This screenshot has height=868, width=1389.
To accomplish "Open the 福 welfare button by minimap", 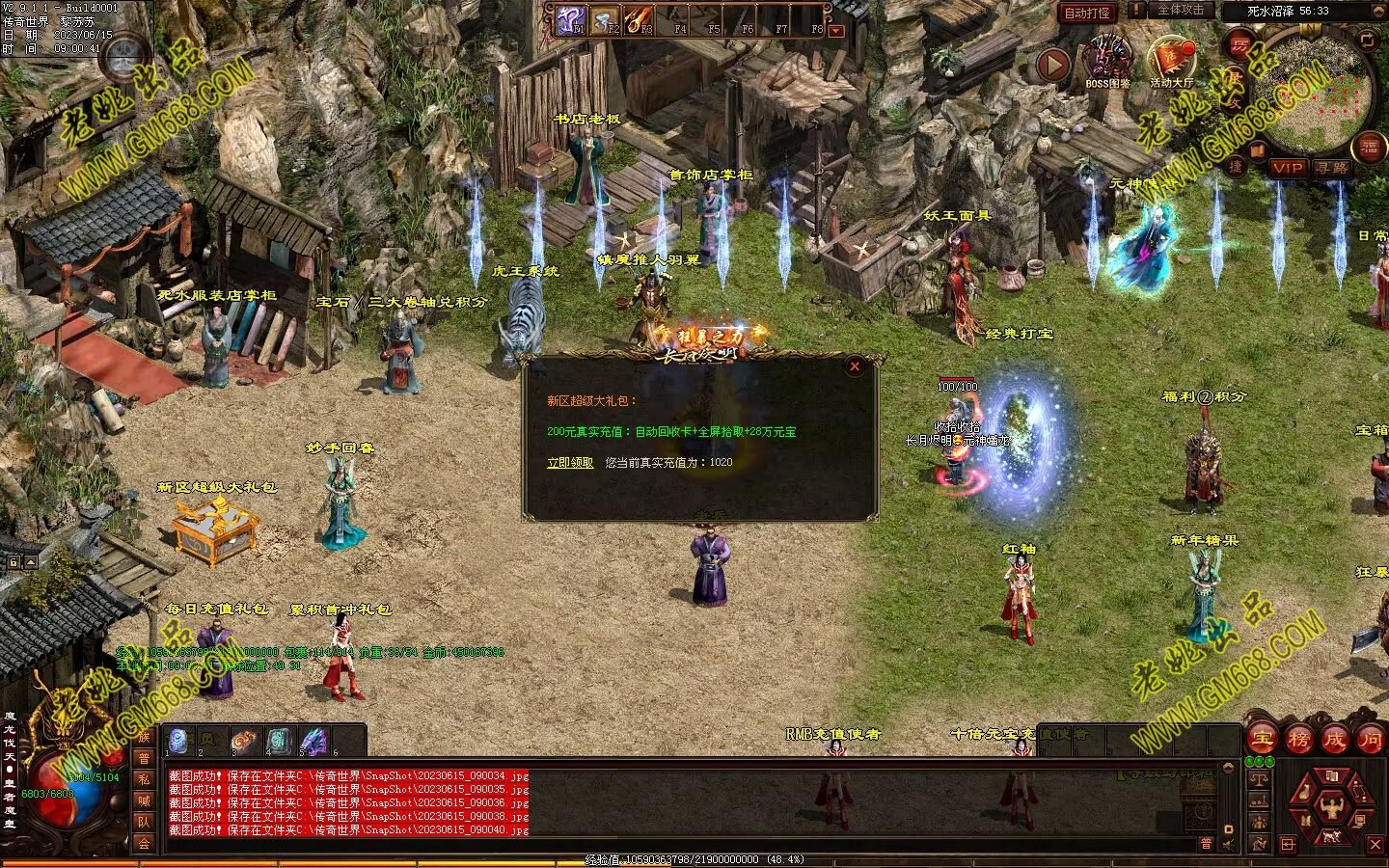I will (1370, 148).
